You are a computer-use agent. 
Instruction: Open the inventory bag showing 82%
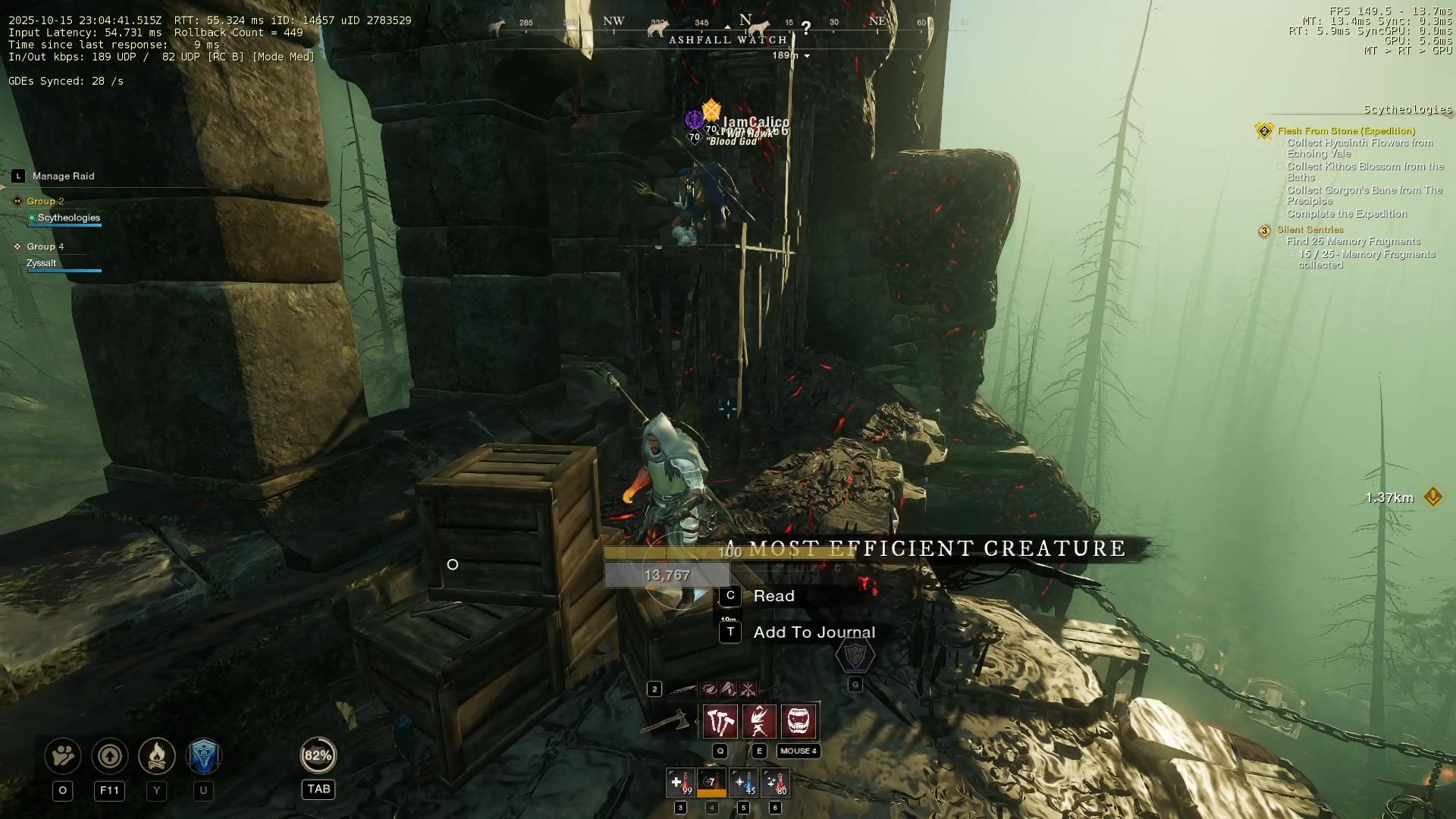(x=318, y=755)
